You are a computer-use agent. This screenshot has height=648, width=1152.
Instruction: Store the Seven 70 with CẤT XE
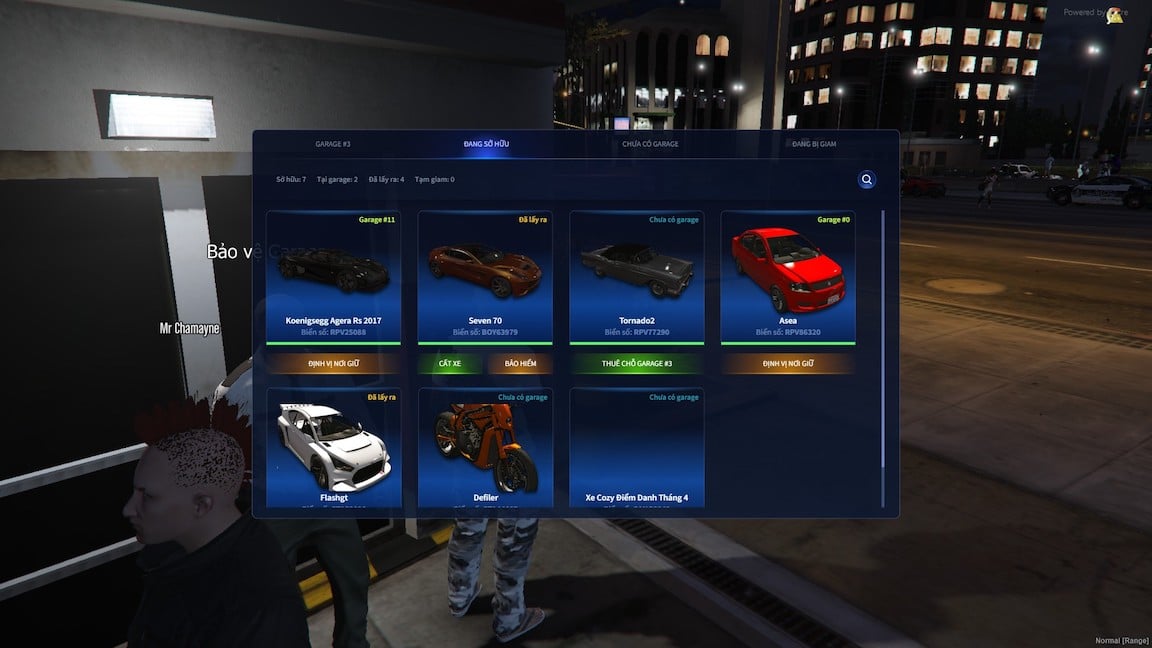tap(450, 363)
